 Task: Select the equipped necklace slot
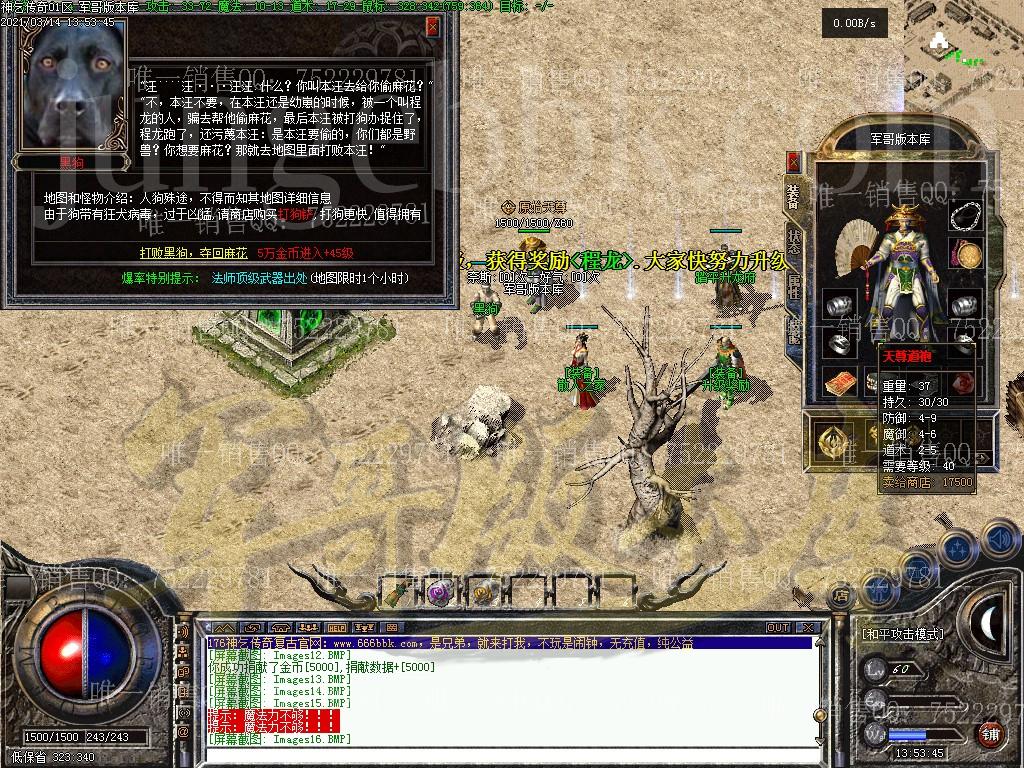coord(964,216)
